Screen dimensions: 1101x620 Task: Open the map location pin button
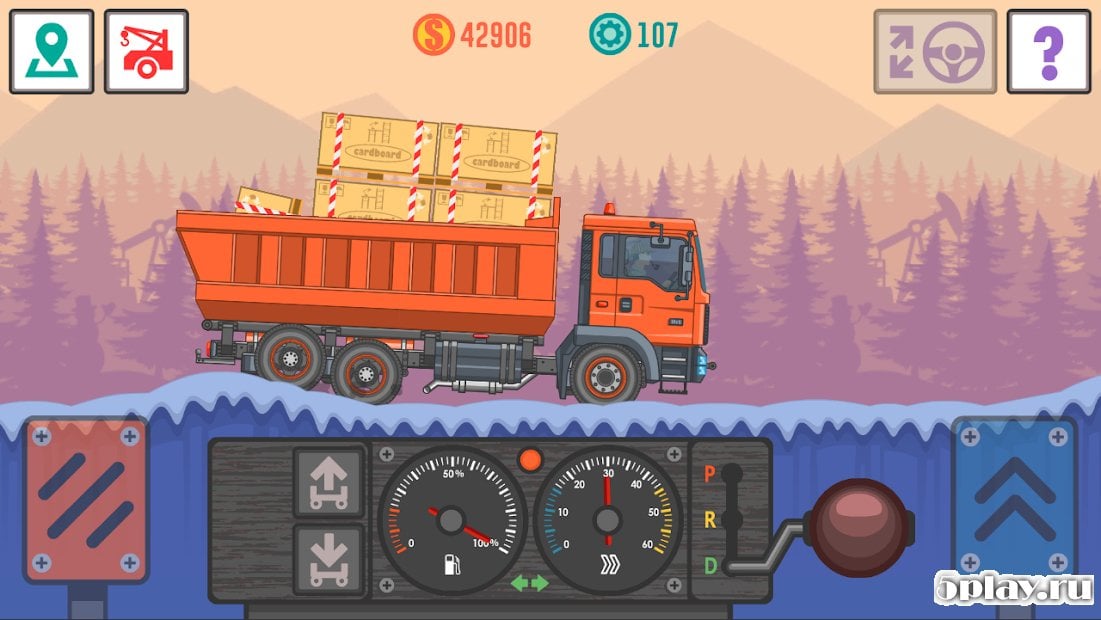coord(51,51)
